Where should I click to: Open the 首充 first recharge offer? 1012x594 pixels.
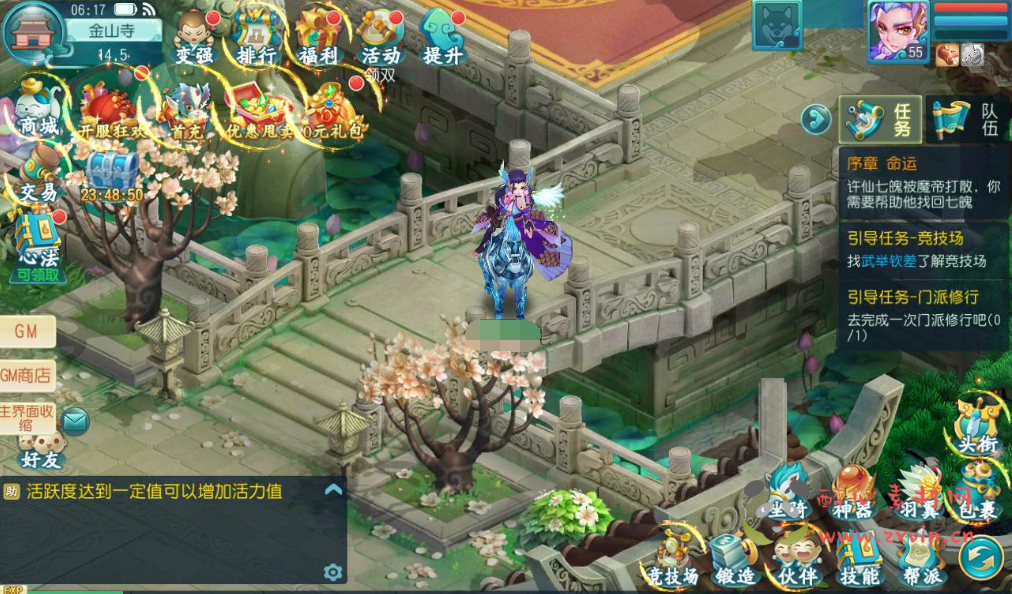(186, 112)
